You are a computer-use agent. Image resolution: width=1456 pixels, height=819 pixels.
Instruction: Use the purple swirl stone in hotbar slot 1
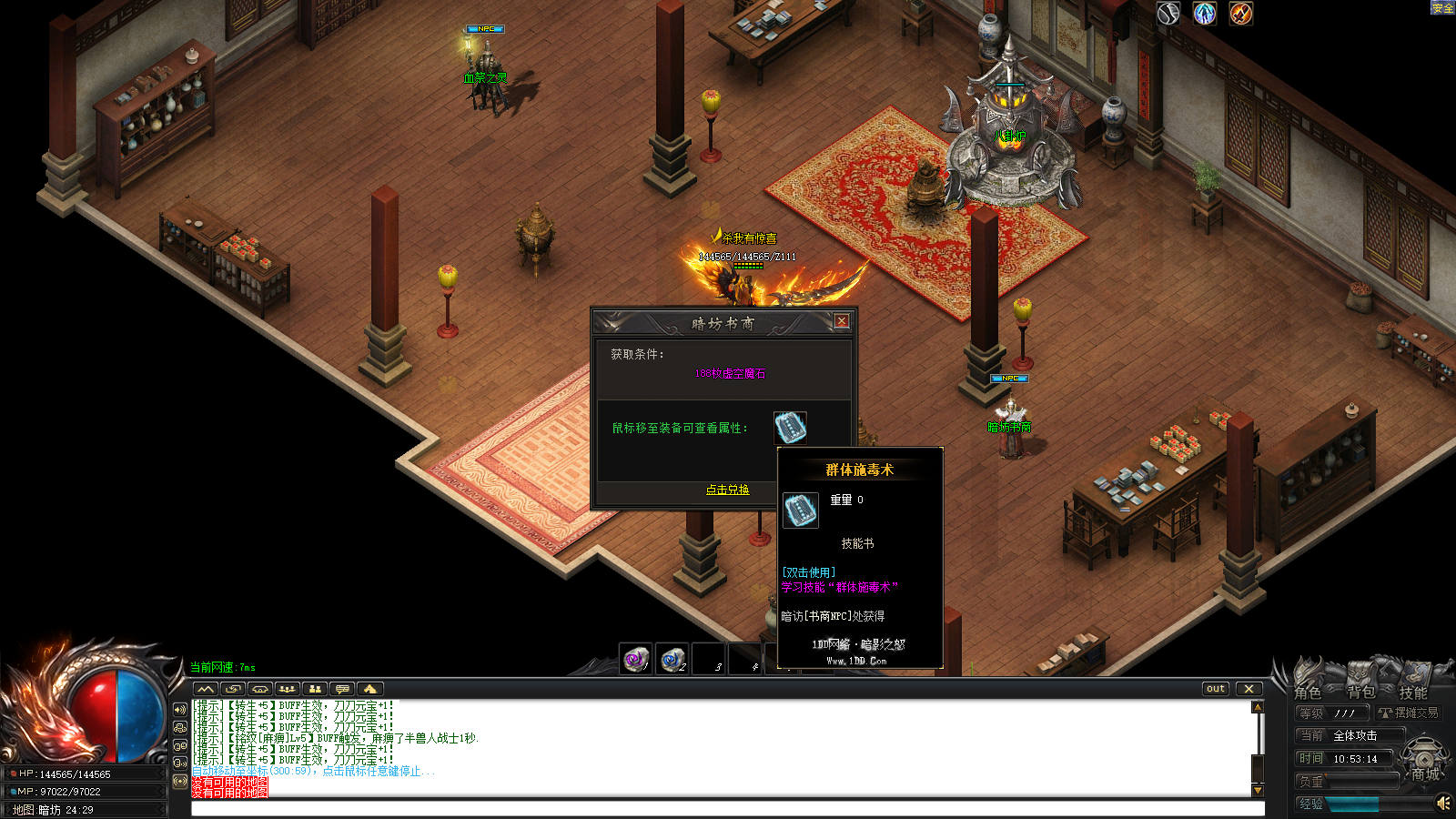point(636,658)
